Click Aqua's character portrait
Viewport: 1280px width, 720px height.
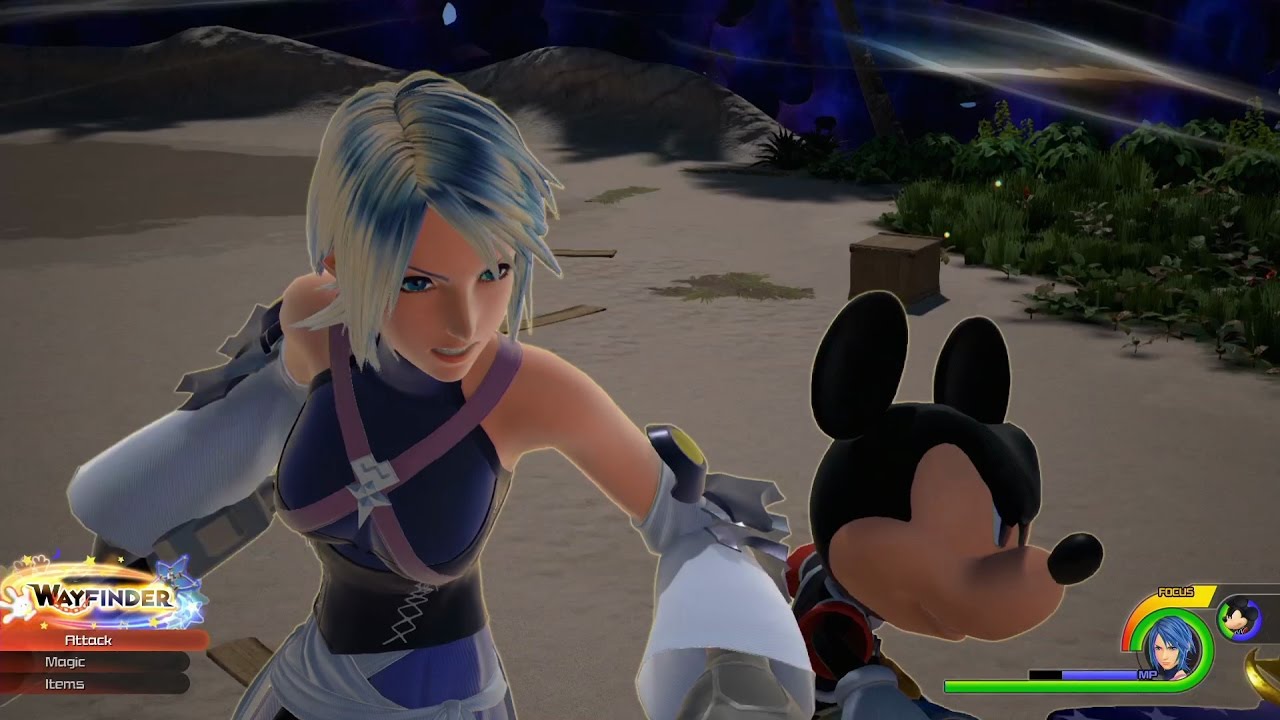(1167, 646)
